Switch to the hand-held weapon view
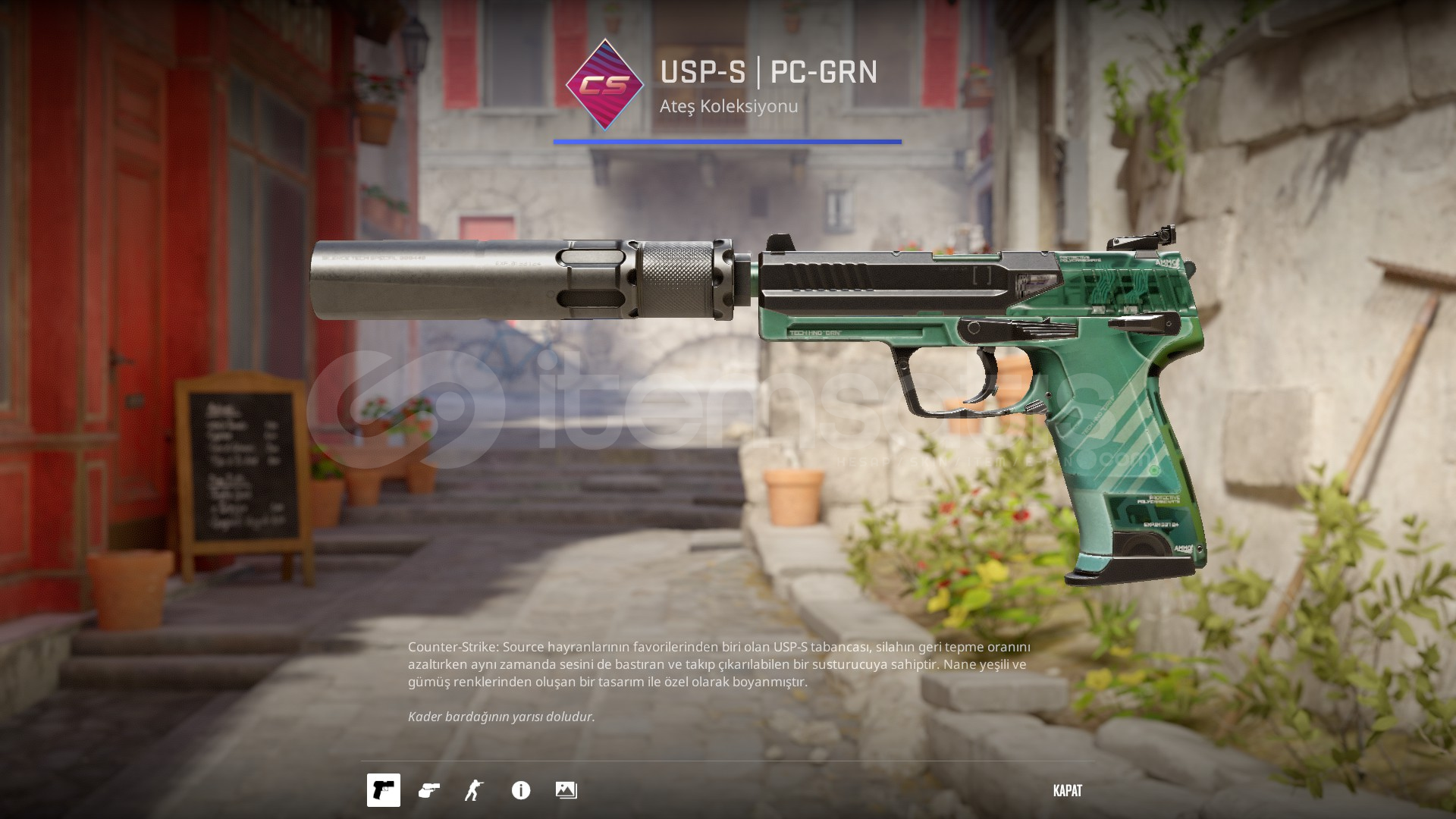1456x819 pixels. (429, 790)
